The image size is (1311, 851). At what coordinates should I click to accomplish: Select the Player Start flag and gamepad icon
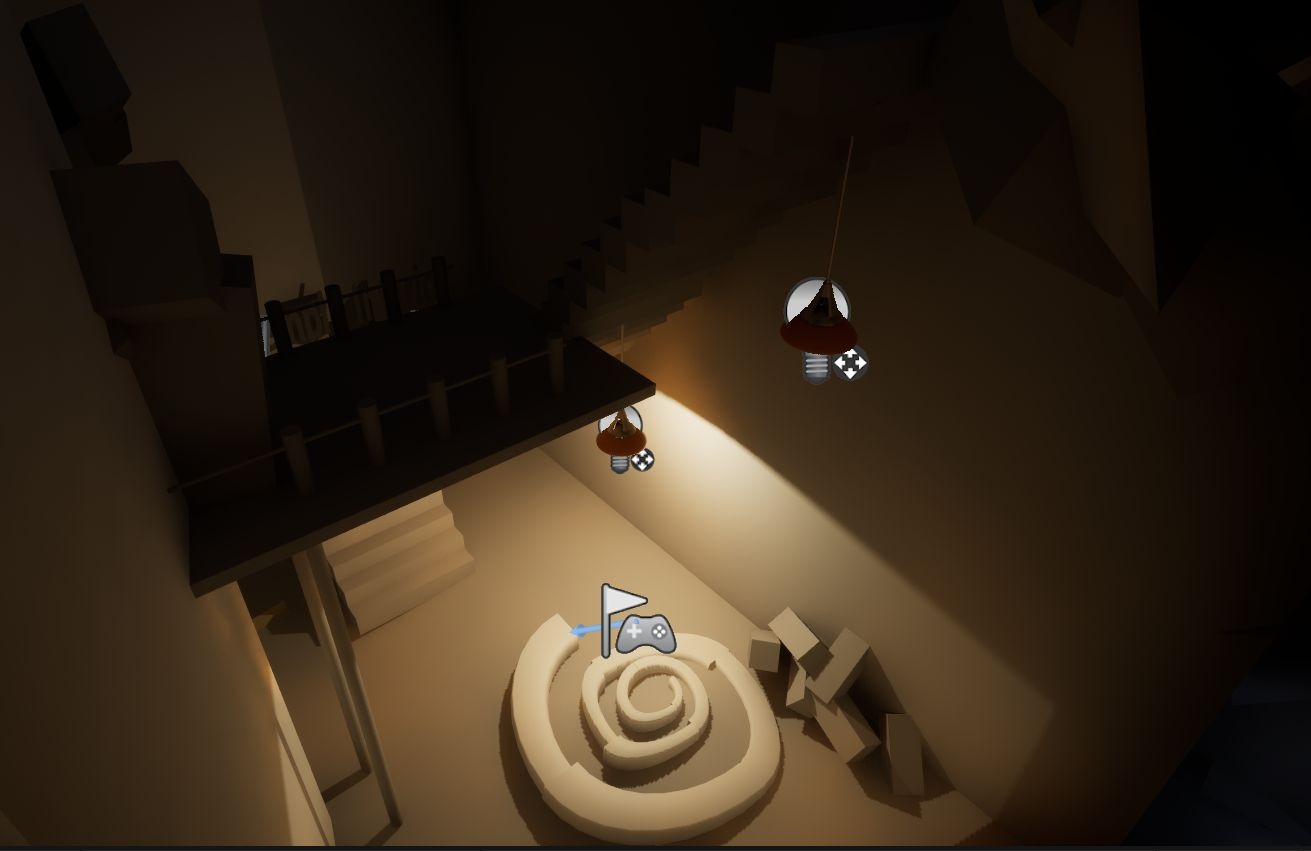coord(633,622)
